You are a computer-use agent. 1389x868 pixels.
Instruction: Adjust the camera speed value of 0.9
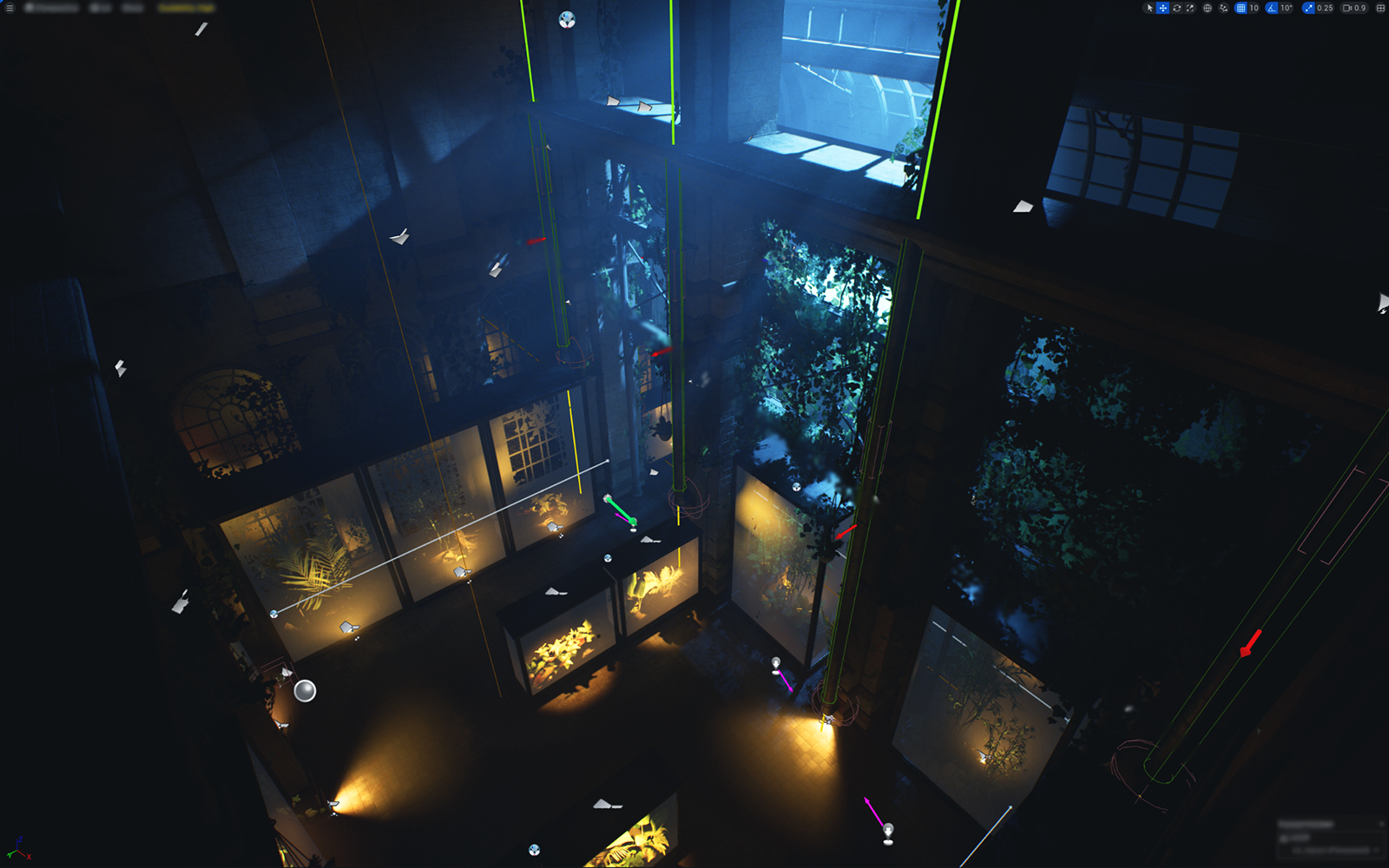[x=1358, y=8]
